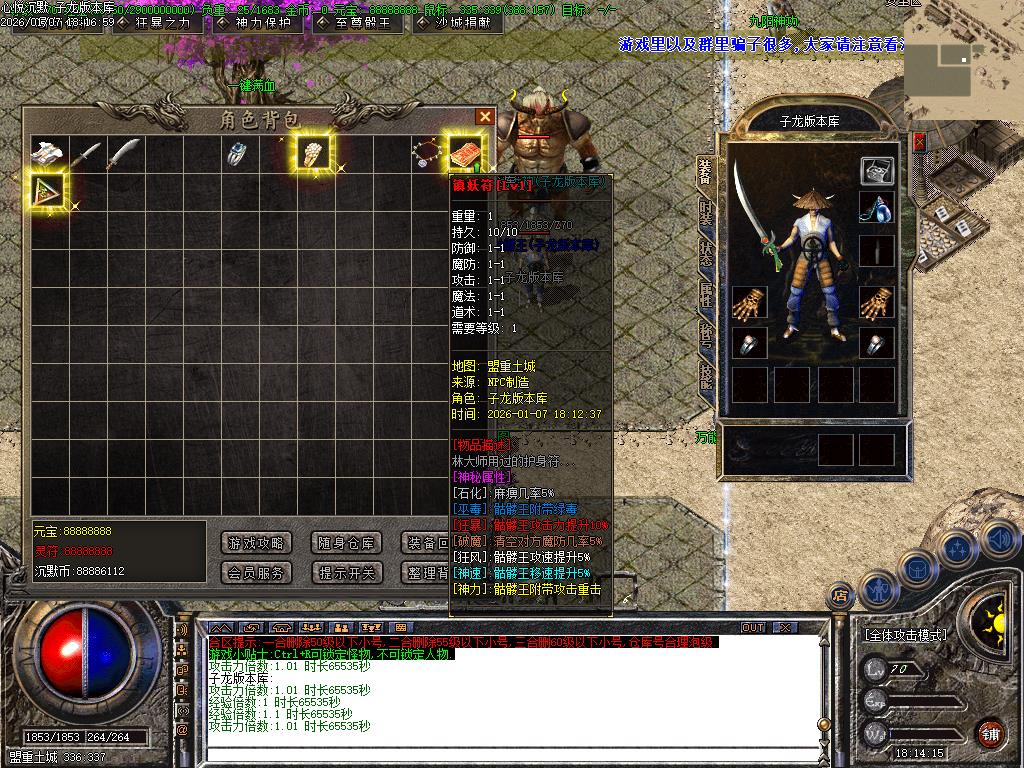Click the equipped blue necklace slot
This screenshot has height=768, width=1024.
pyautogui.click(x=877, y=208)
